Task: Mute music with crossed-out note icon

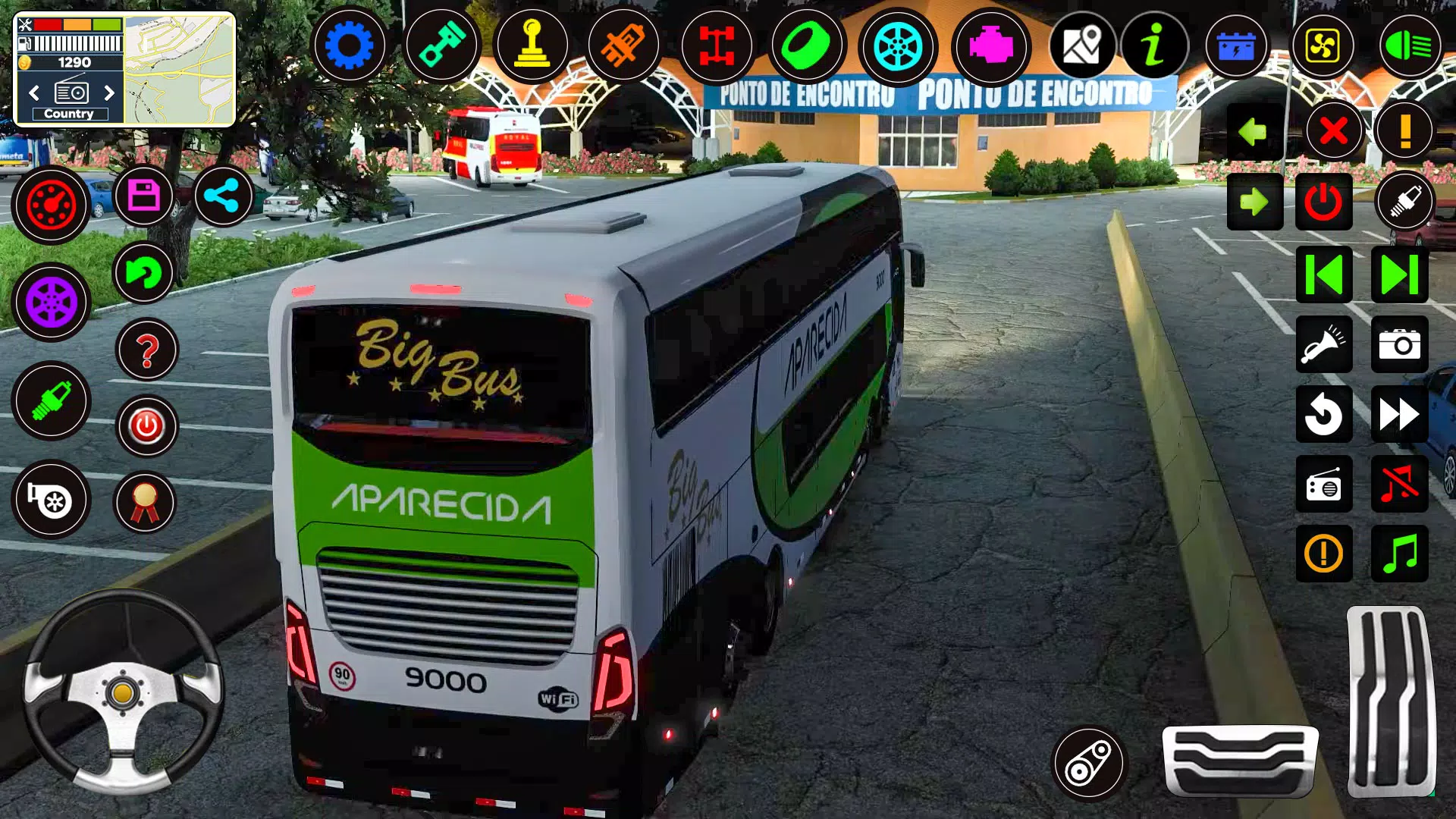Action: point(1399,484)
